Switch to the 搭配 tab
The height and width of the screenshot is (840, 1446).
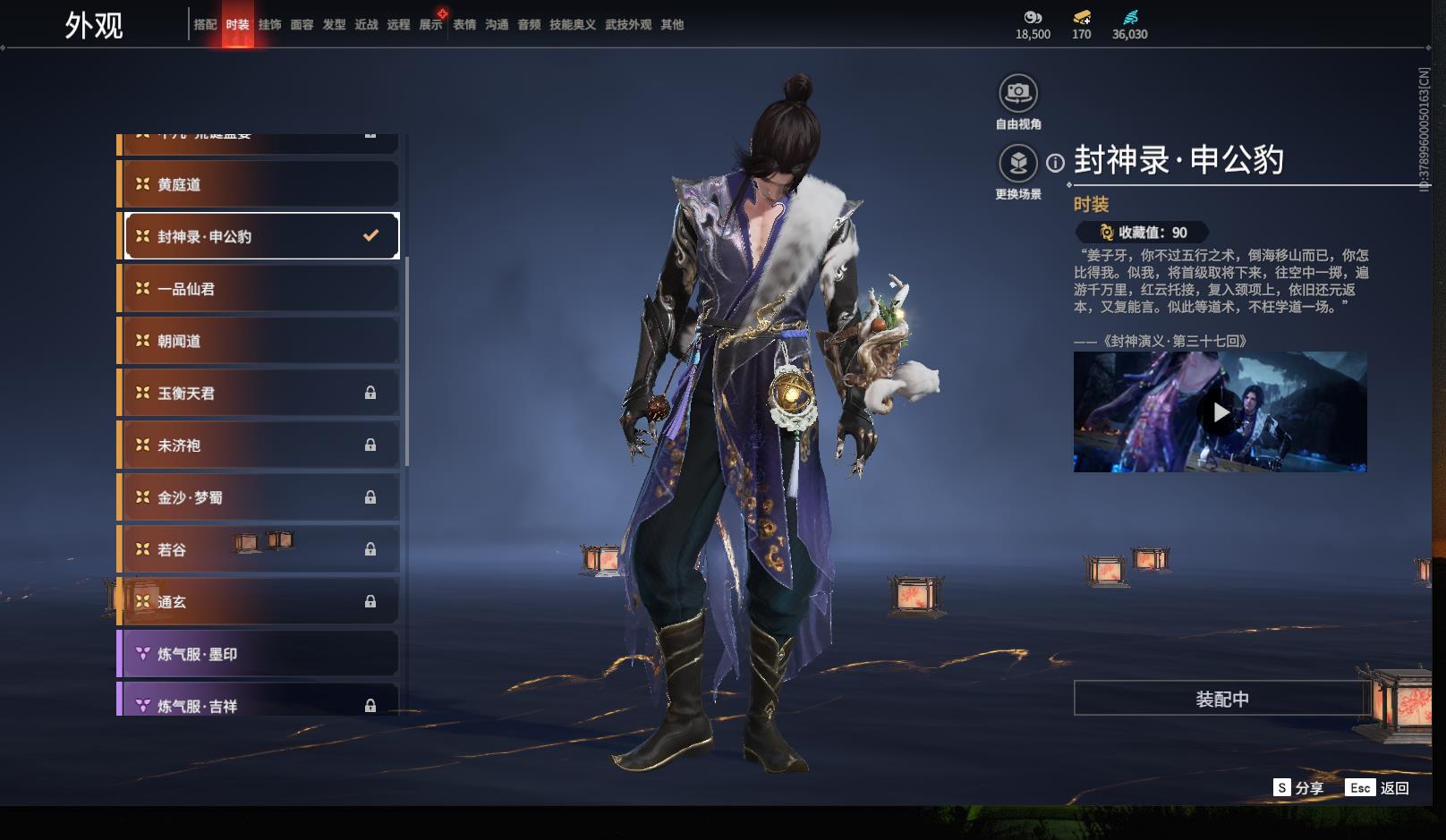(205, 25)
